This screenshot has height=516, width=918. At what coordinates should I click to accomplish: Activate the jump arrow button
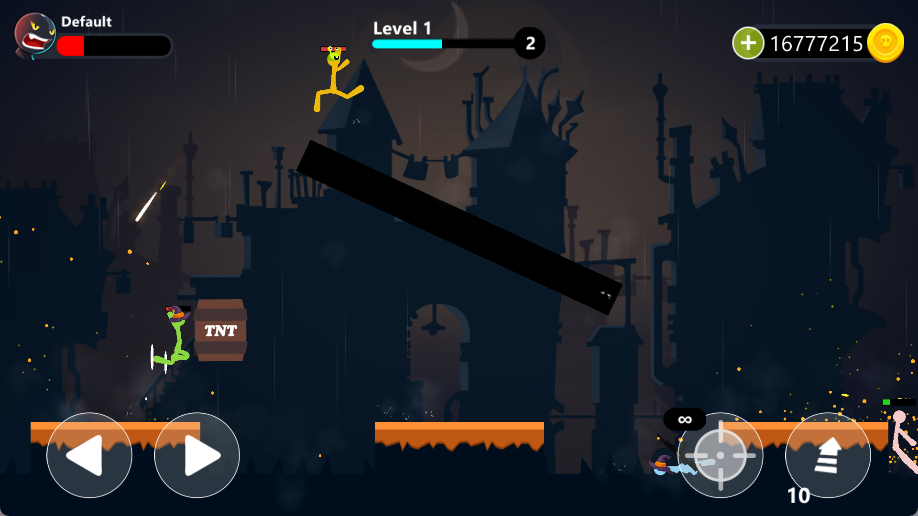tap(828, 455)
